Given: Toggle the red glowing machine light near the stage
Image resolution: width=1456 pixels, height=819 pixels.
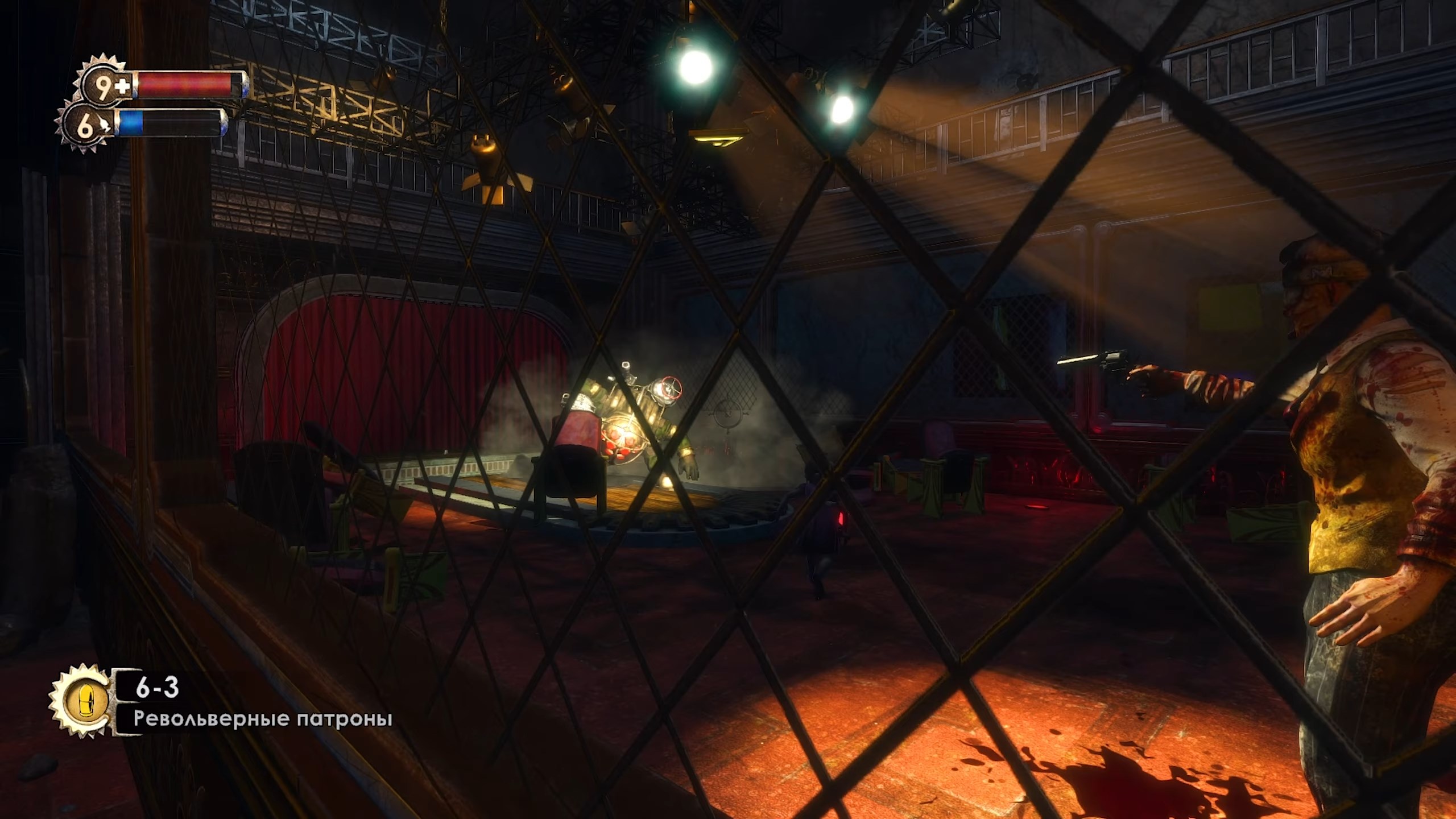Looking at the screenshot, I should (841, 519).
